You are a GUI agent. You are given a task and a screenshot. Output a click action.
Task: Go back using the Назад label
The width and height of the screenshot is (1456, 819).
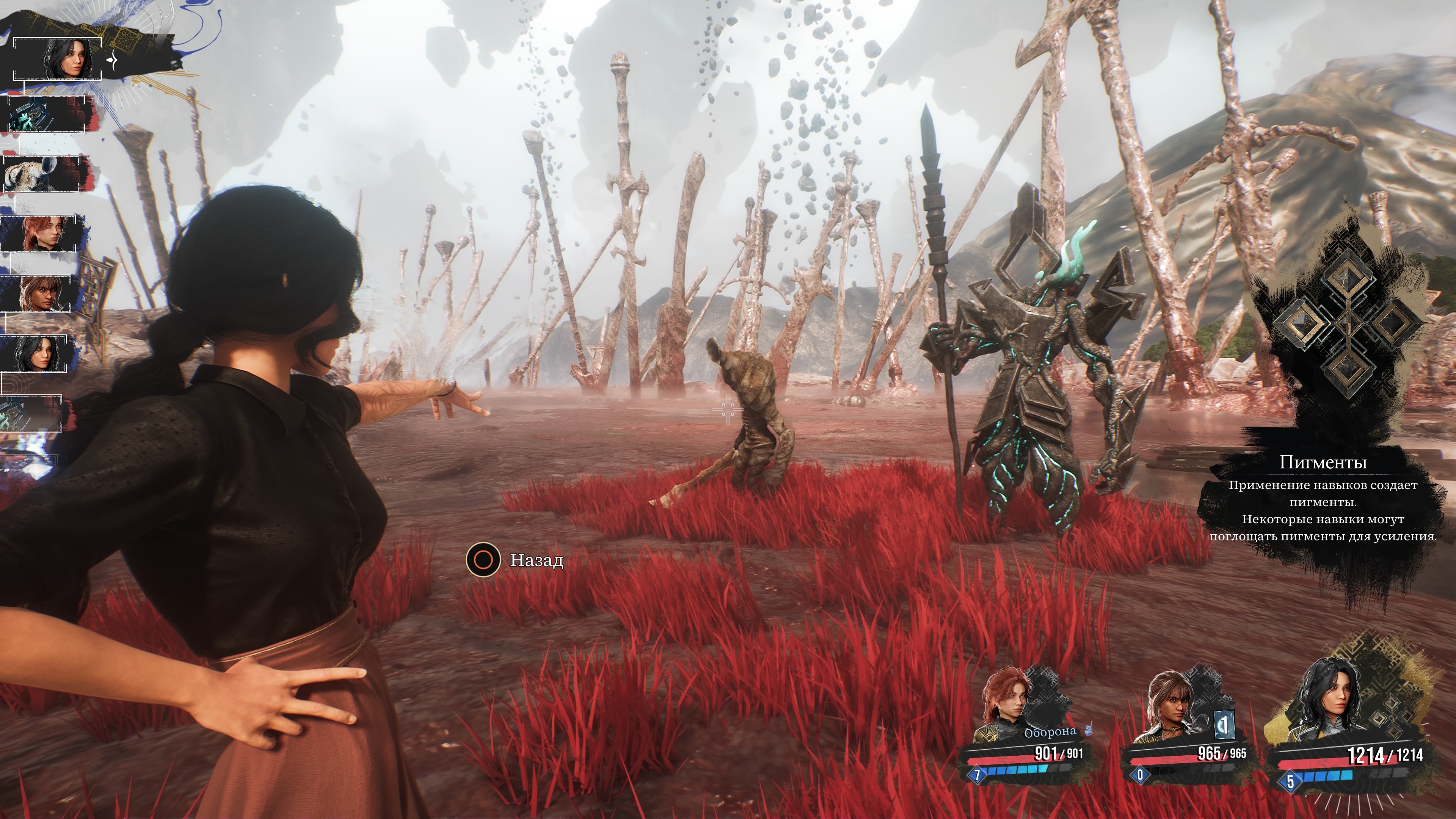pyautogui.click(x=537, y=560)
